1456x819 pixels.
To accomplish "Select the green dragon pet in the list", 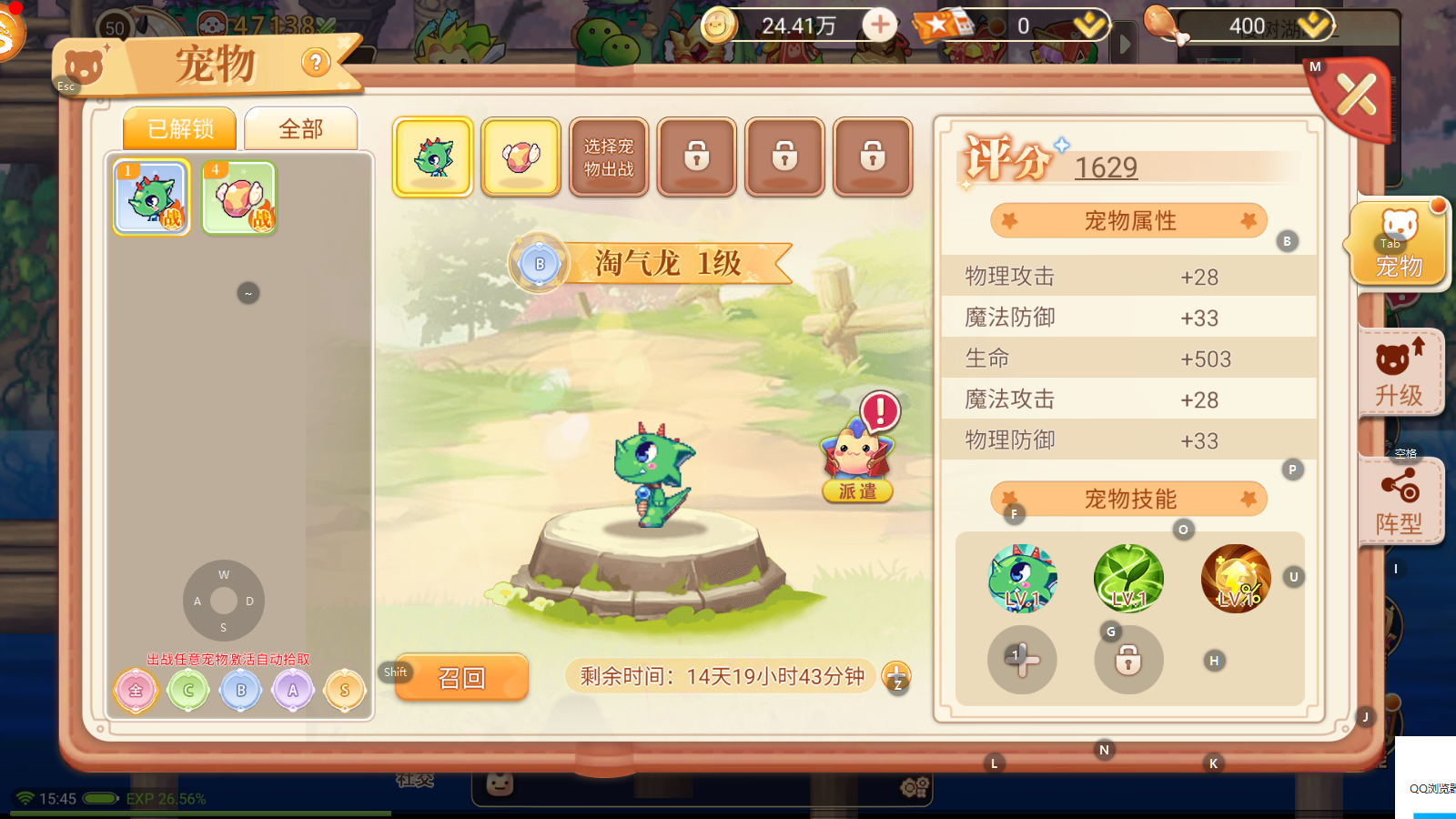I will point(152,197).
